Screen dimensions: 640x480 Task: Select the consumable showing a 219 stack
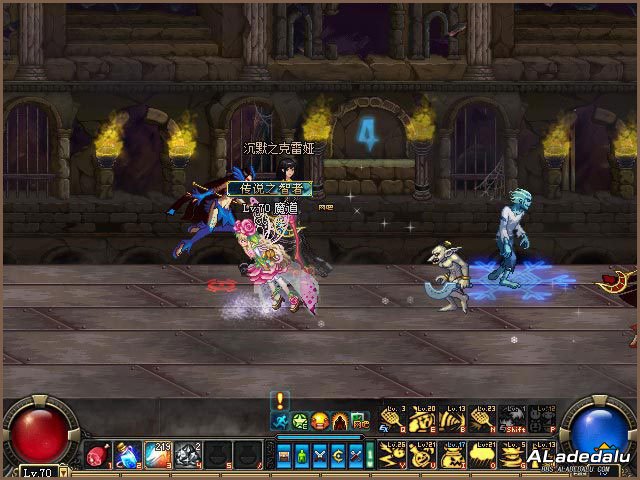click(158, 455)
